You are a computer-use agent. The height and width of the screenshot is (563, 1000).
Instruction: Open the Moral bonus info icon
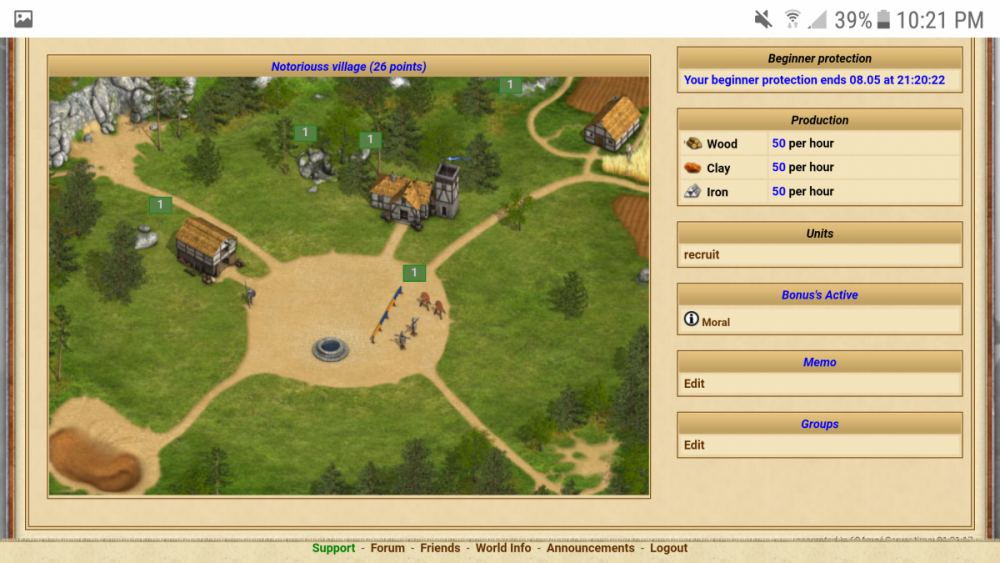click(691, 320)
